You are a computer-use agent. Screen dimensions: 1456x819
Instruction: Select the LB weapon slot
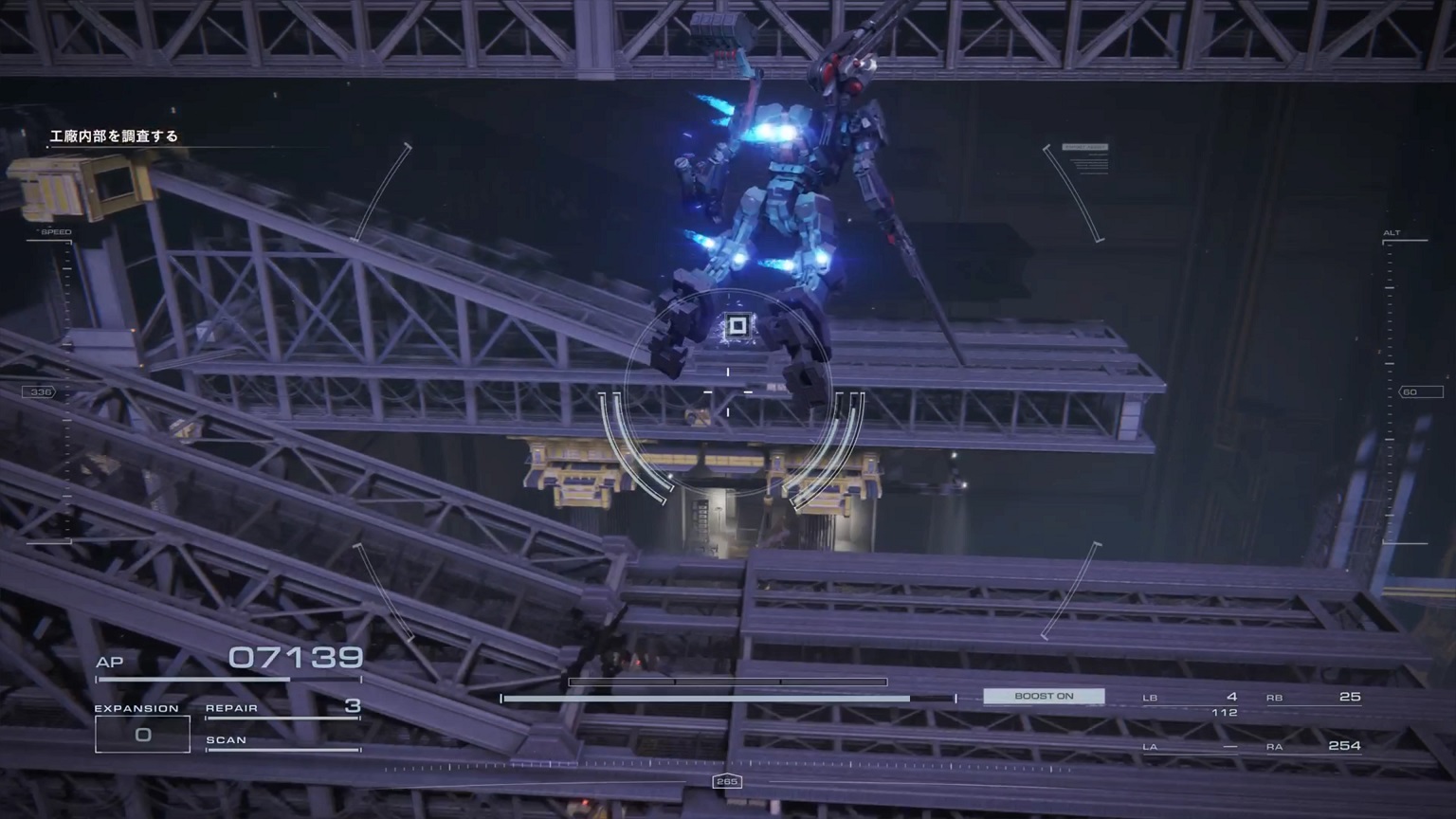click(1191, 698)
